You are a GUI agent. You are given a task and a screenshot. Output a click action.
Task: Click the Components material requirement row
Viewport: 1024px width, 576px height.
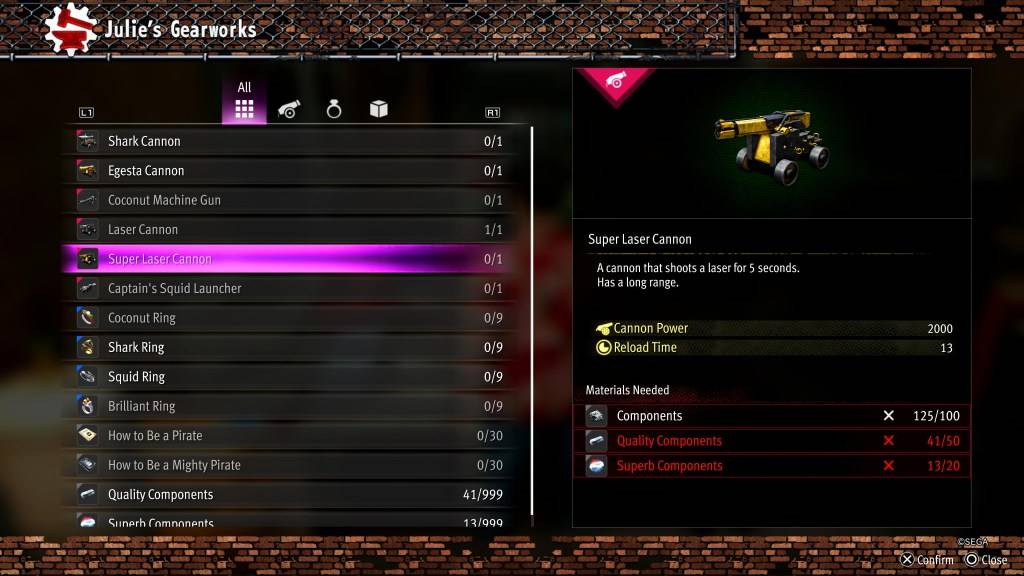point(777,416)
